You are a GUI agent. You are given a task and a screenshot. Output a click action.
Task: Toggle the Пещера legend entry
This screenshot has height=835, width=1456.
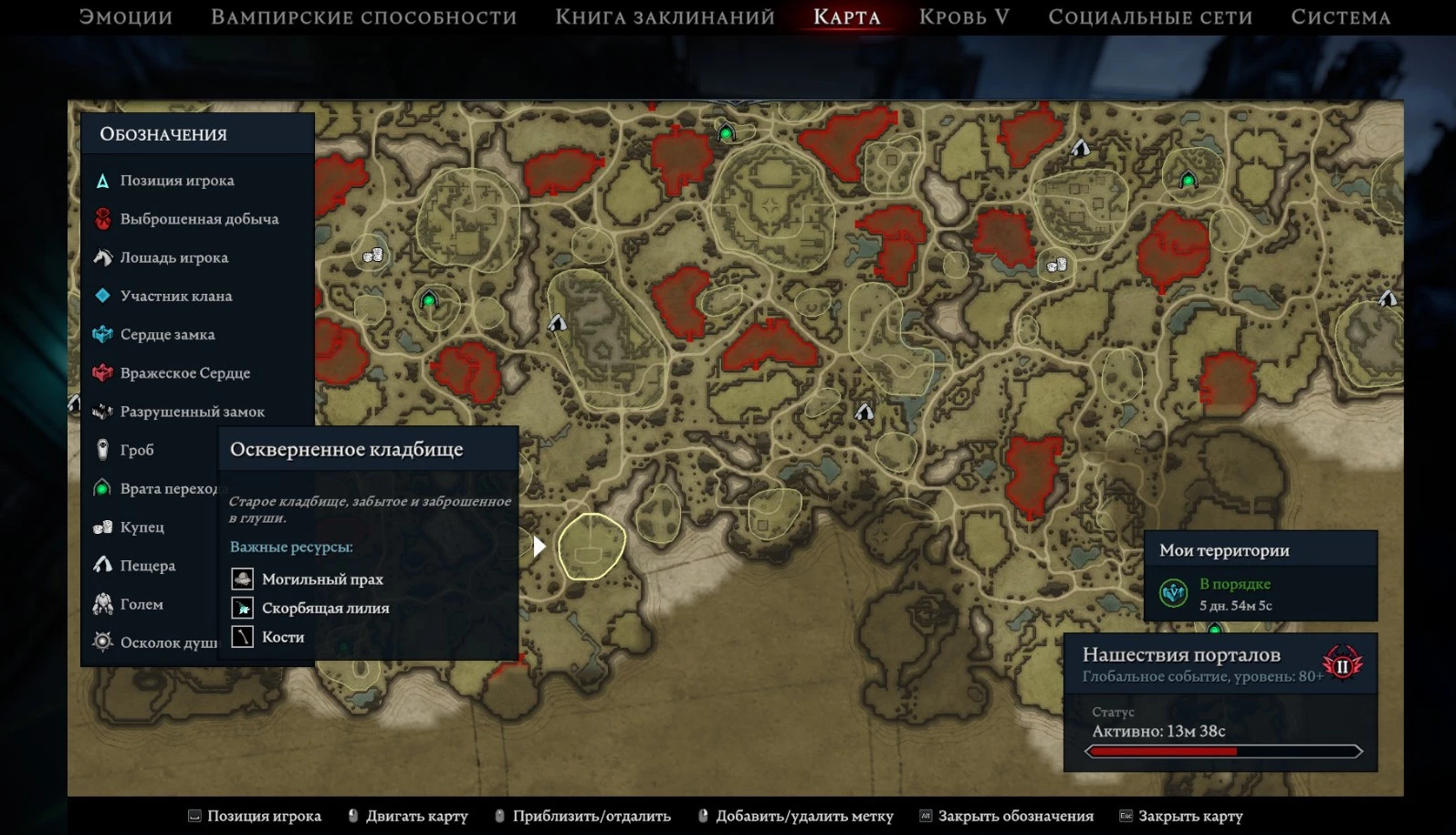click(x=147, y=566)
